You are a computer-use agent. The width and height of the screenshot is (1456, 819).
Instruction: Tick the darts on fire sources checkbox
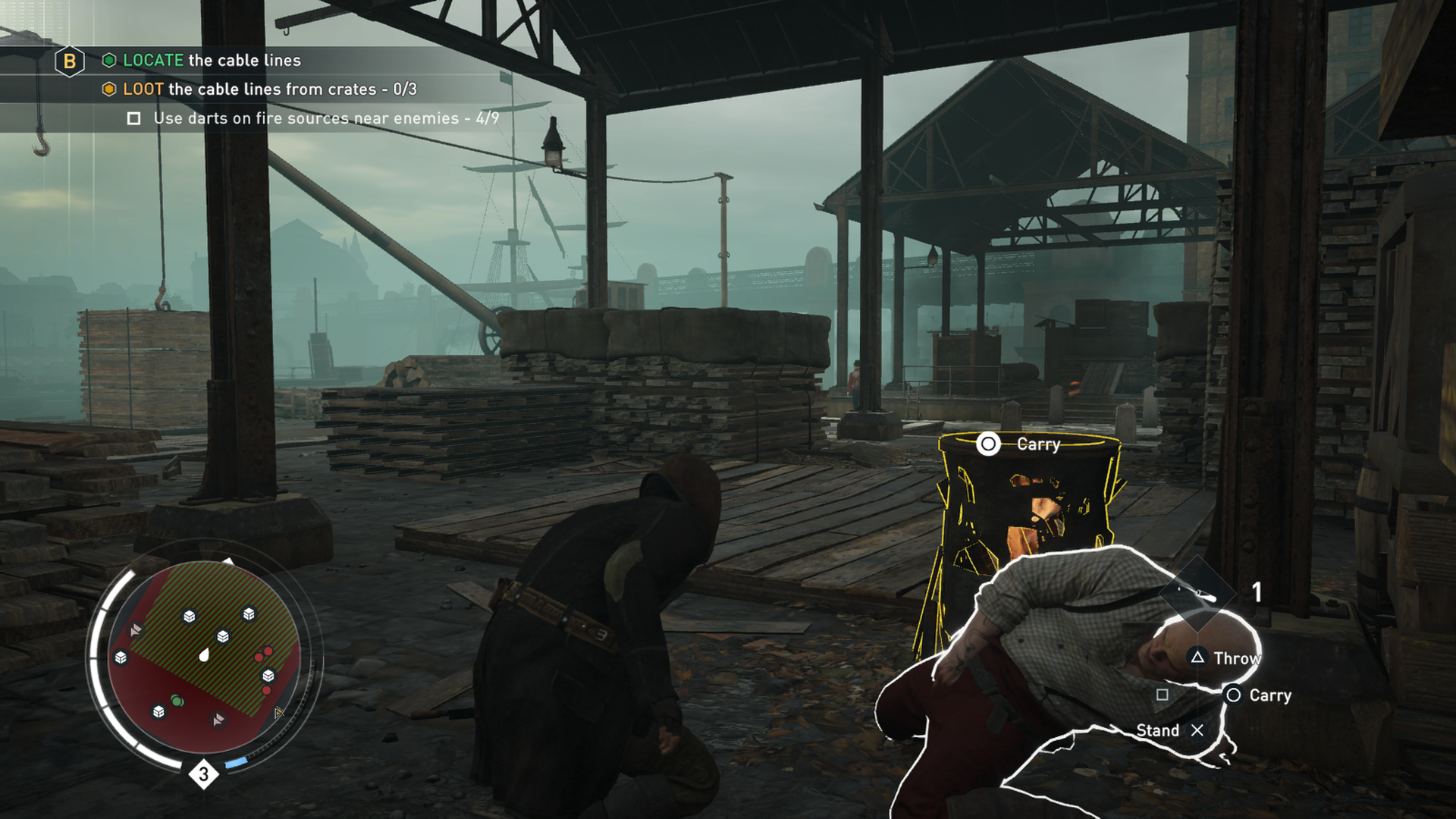coord(134,118)
